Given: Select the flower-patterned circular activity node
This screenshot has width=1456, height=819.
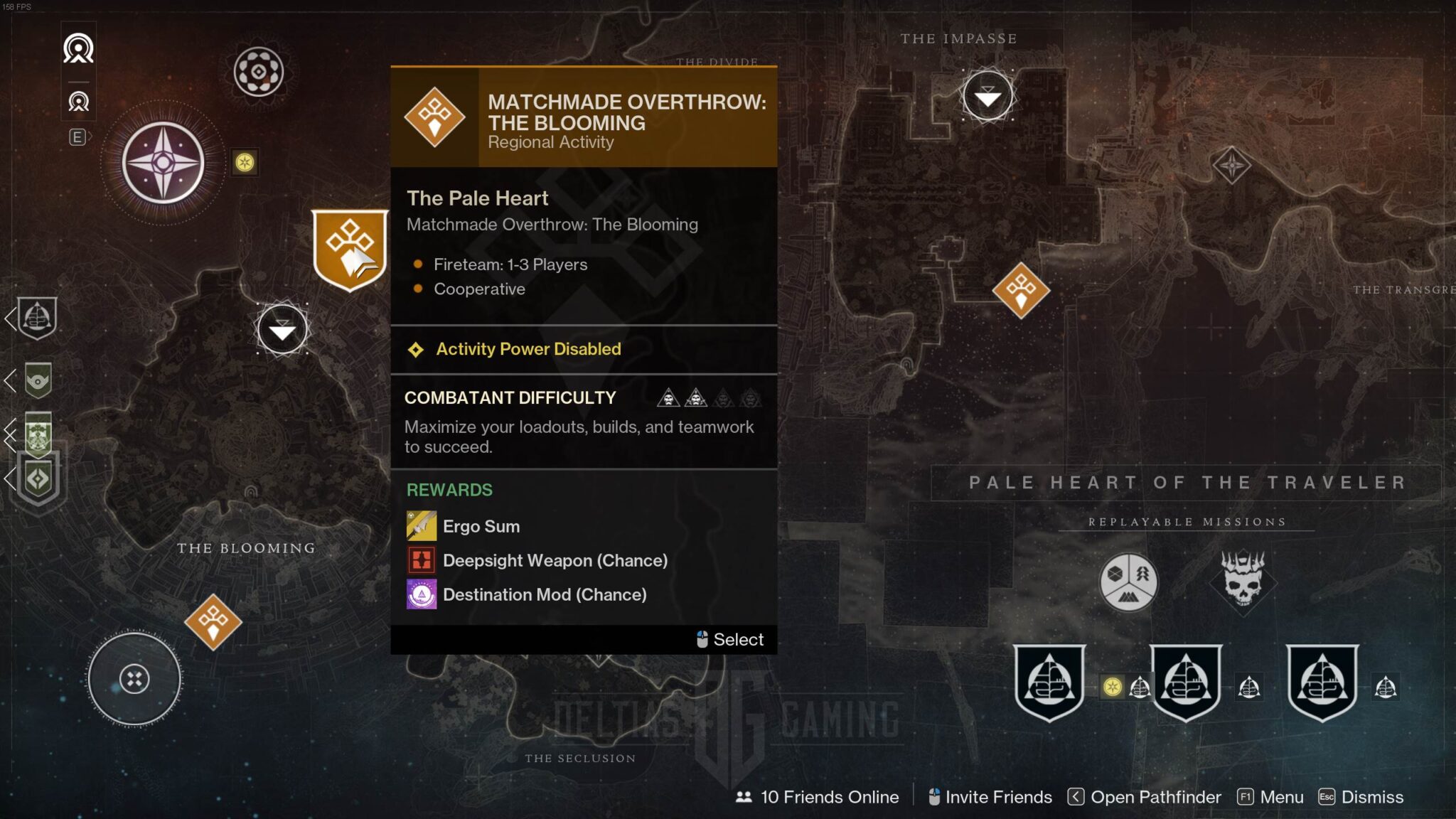Looking at the screenshot, I should [x=259, y=72].
